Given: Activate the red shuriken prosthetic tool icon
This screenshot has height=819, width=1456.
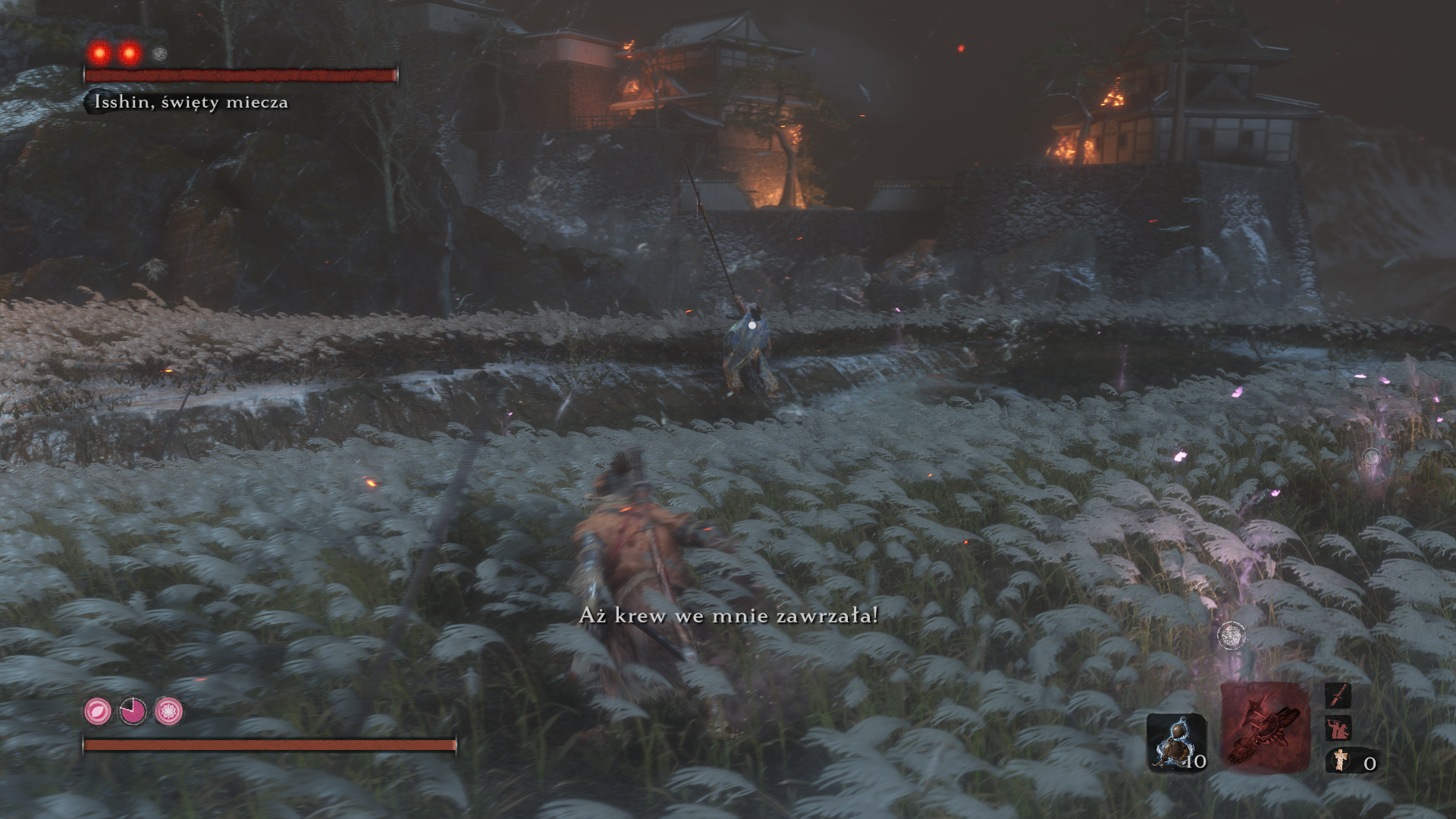Looking at the screenshot, I should point(1265,727).
